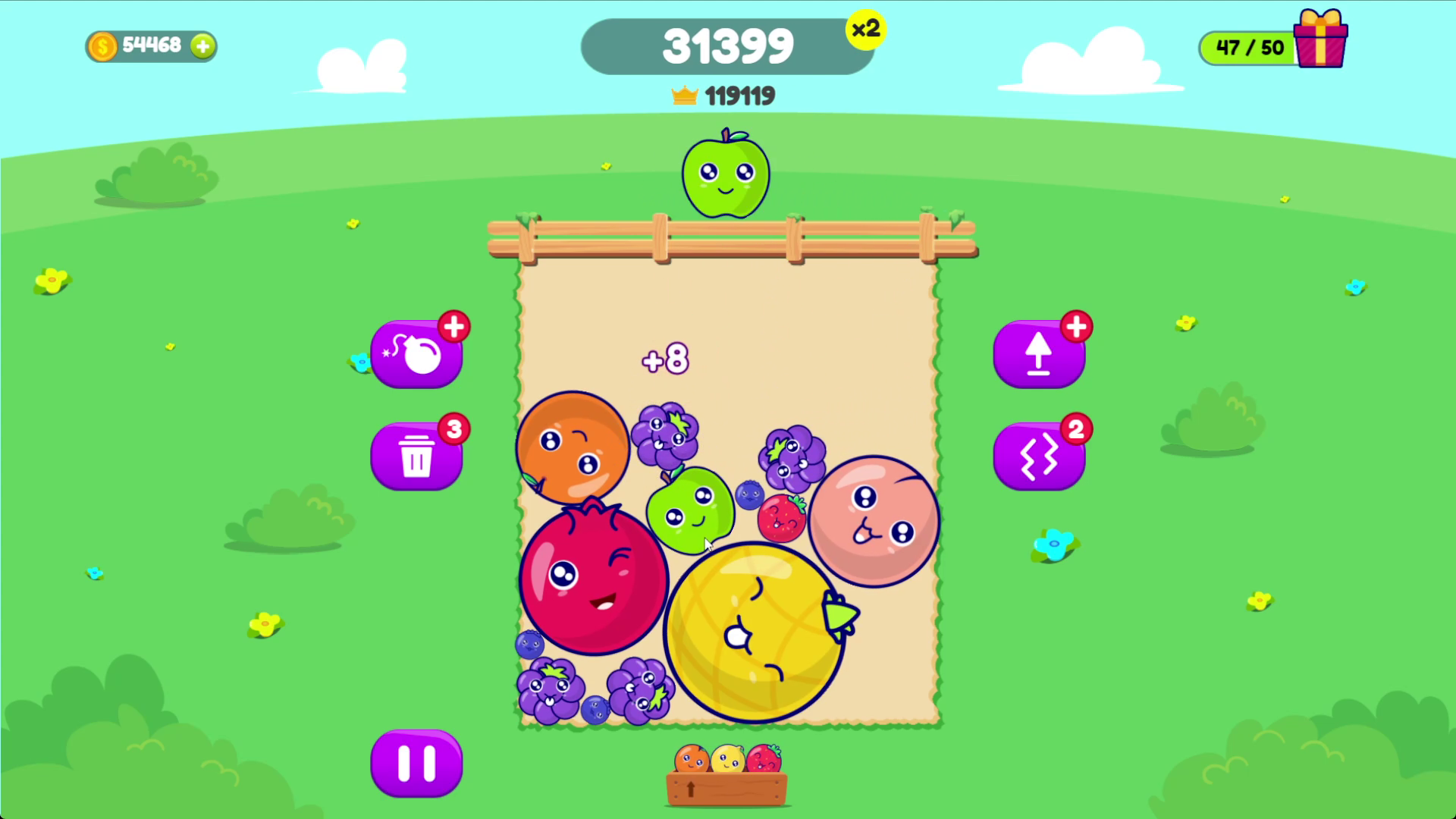1456x819 pixels.
Task: Select the x2 multiplier badge
Action: click(x=867, y=29)
